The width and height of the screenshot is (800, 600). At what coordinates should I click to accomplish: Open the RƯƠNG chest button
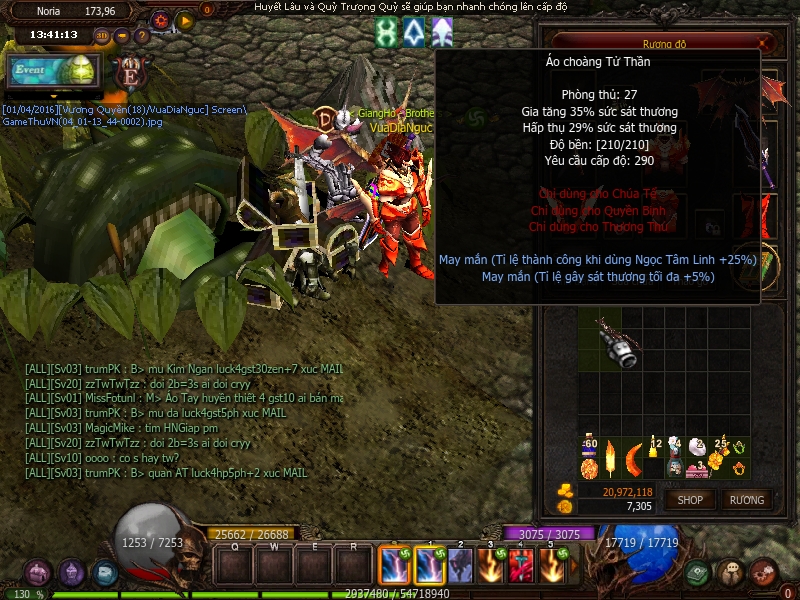(x=746, y=499)
